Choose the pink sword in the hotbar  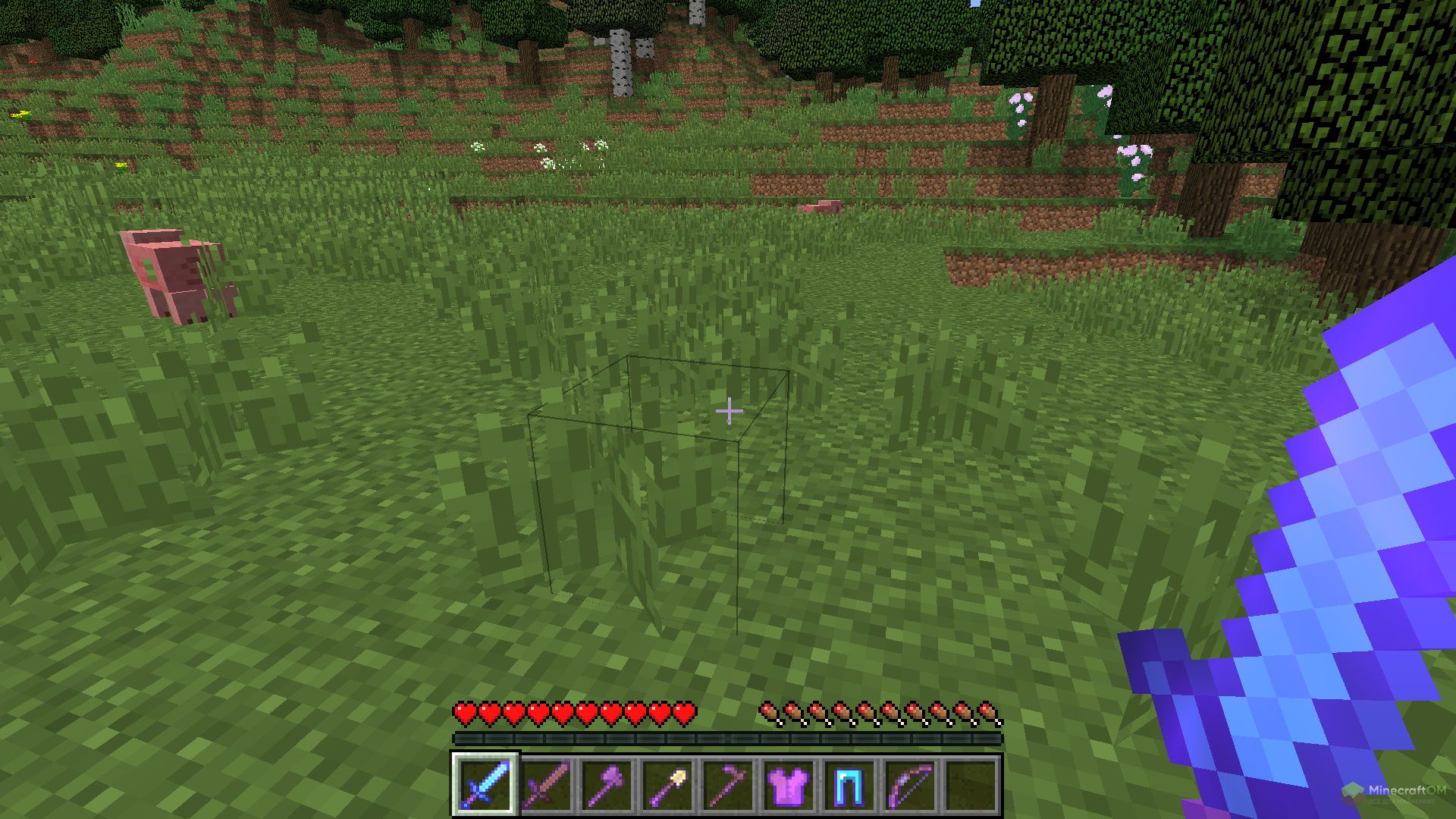coord(546,784)
